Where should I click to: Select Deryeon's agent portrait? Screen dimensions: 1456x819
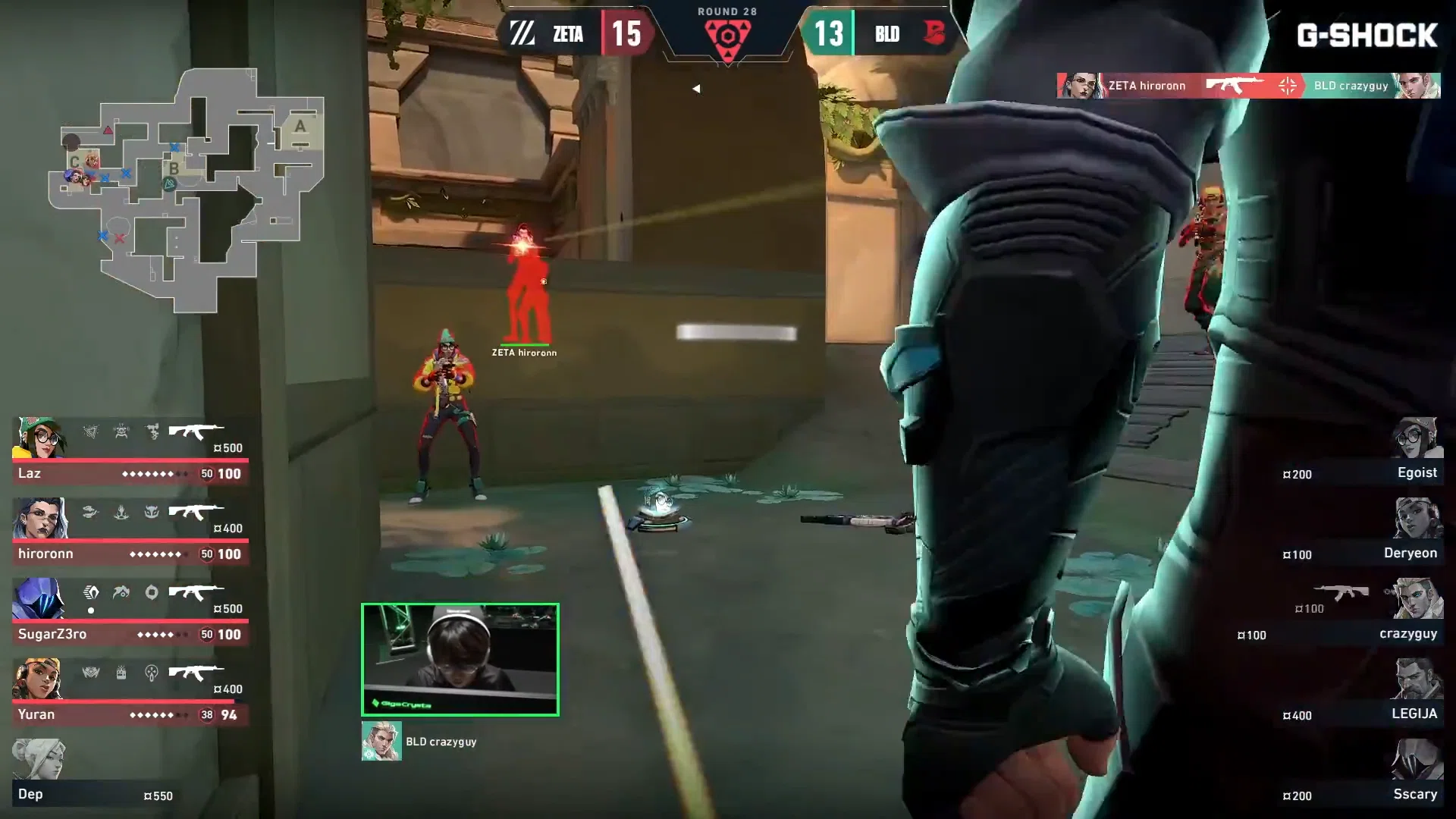1417,518
